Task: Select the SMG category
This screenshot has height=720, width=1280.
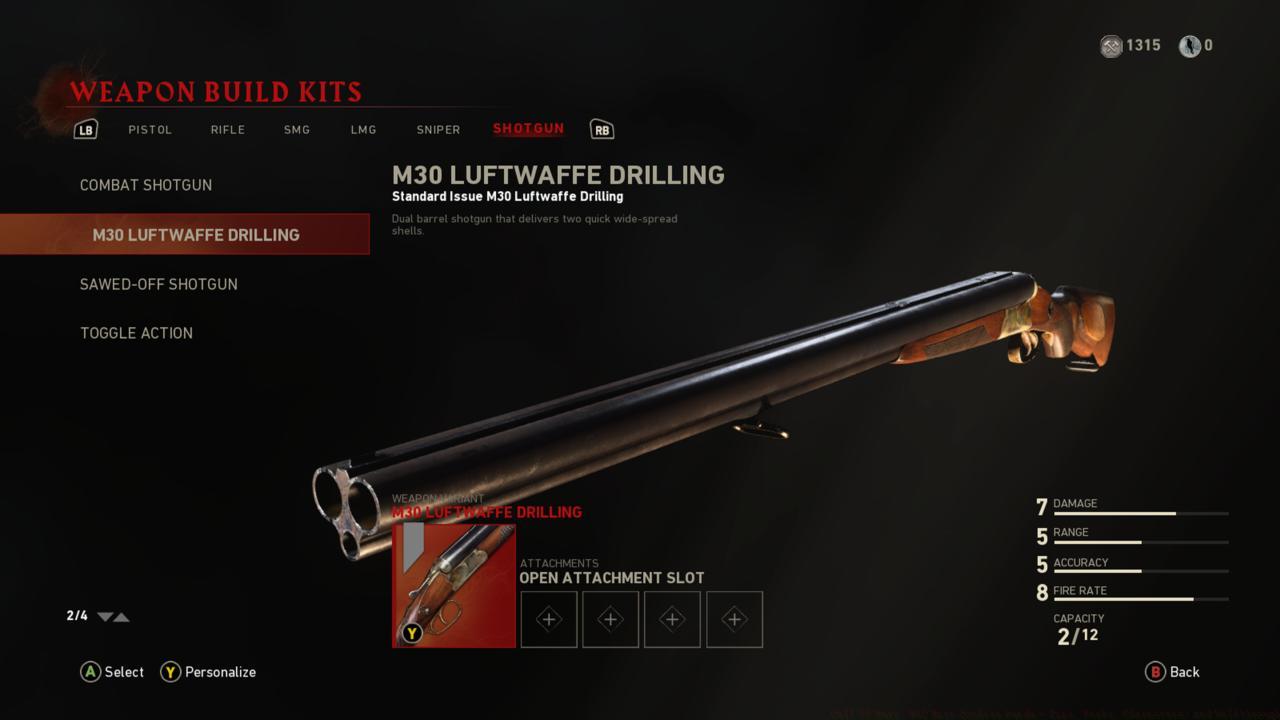Action: tap(296, 129)
